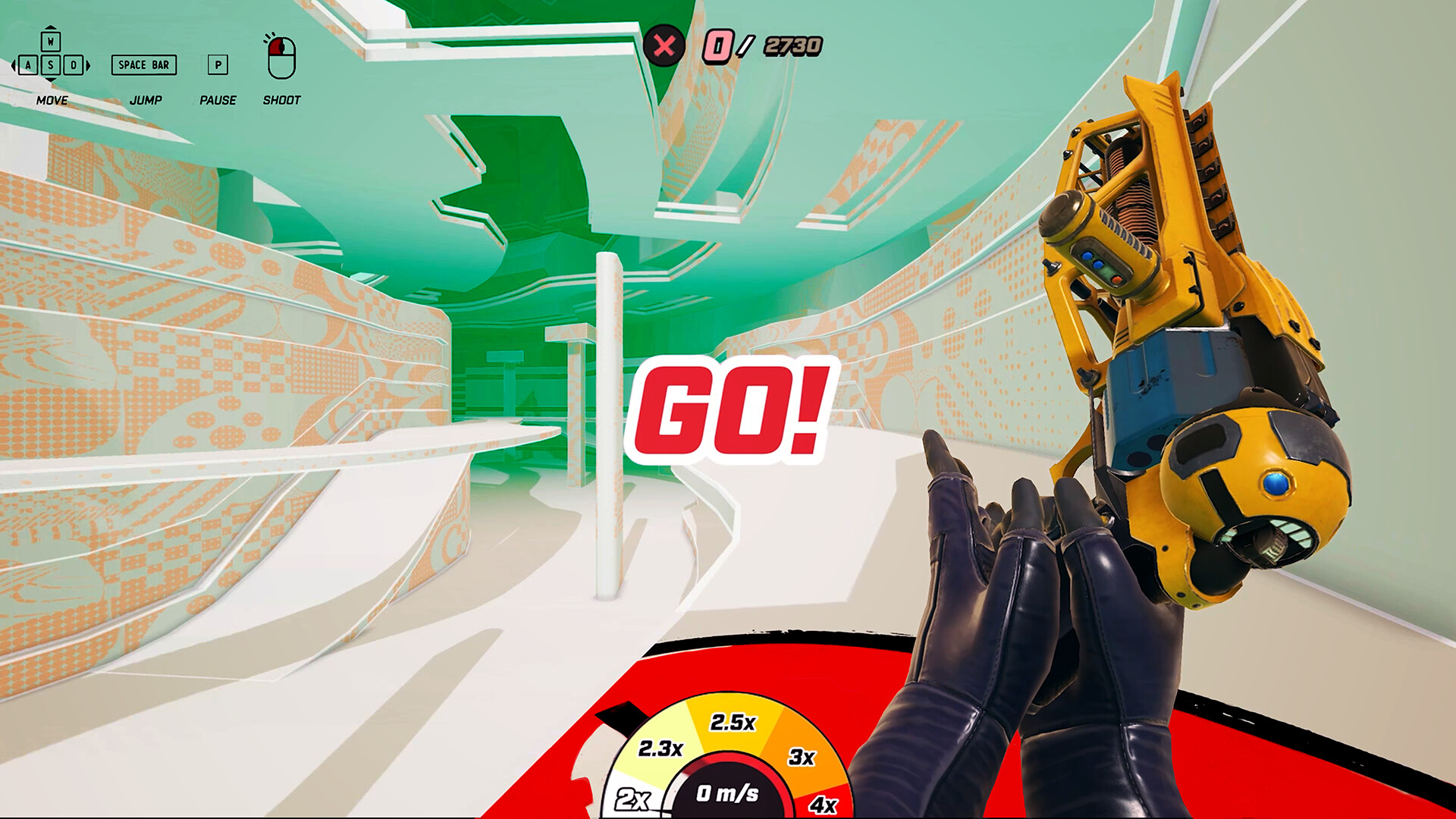
Task: Click the P Pause key icon
Action: [218, 66]
